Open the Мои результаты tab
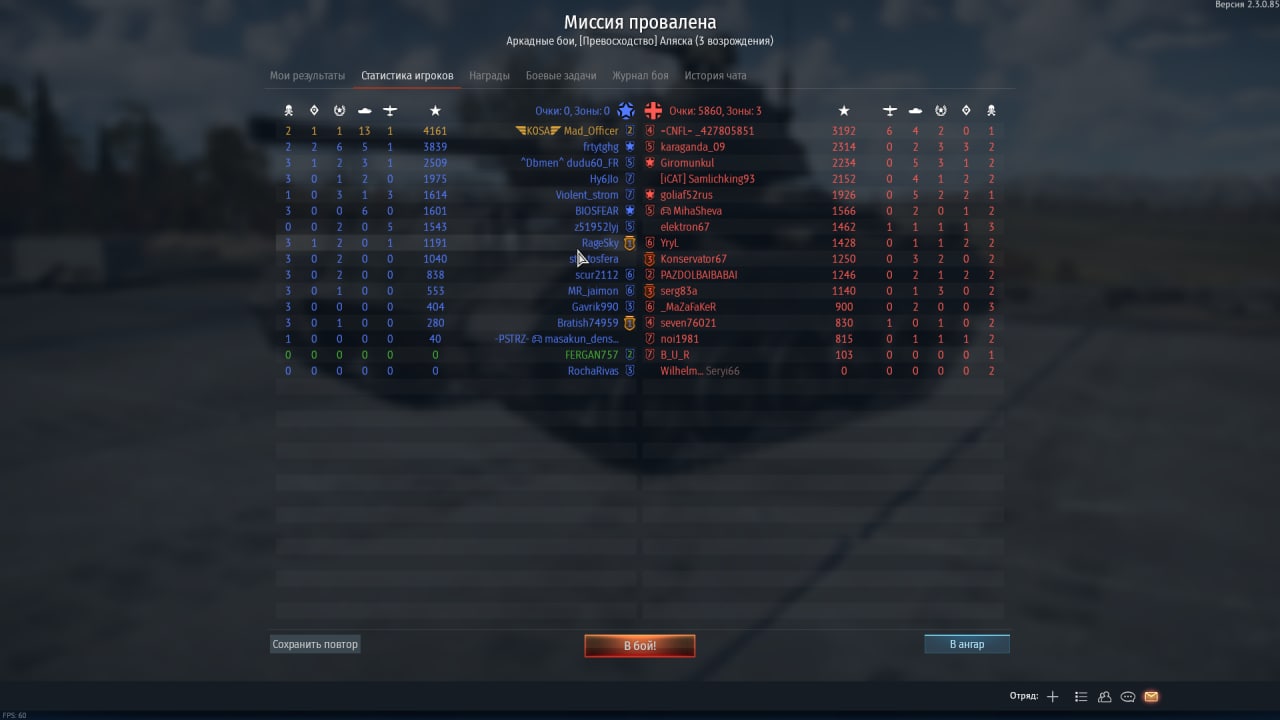This screenshot has height=720, width=1280. click(307, 76)
